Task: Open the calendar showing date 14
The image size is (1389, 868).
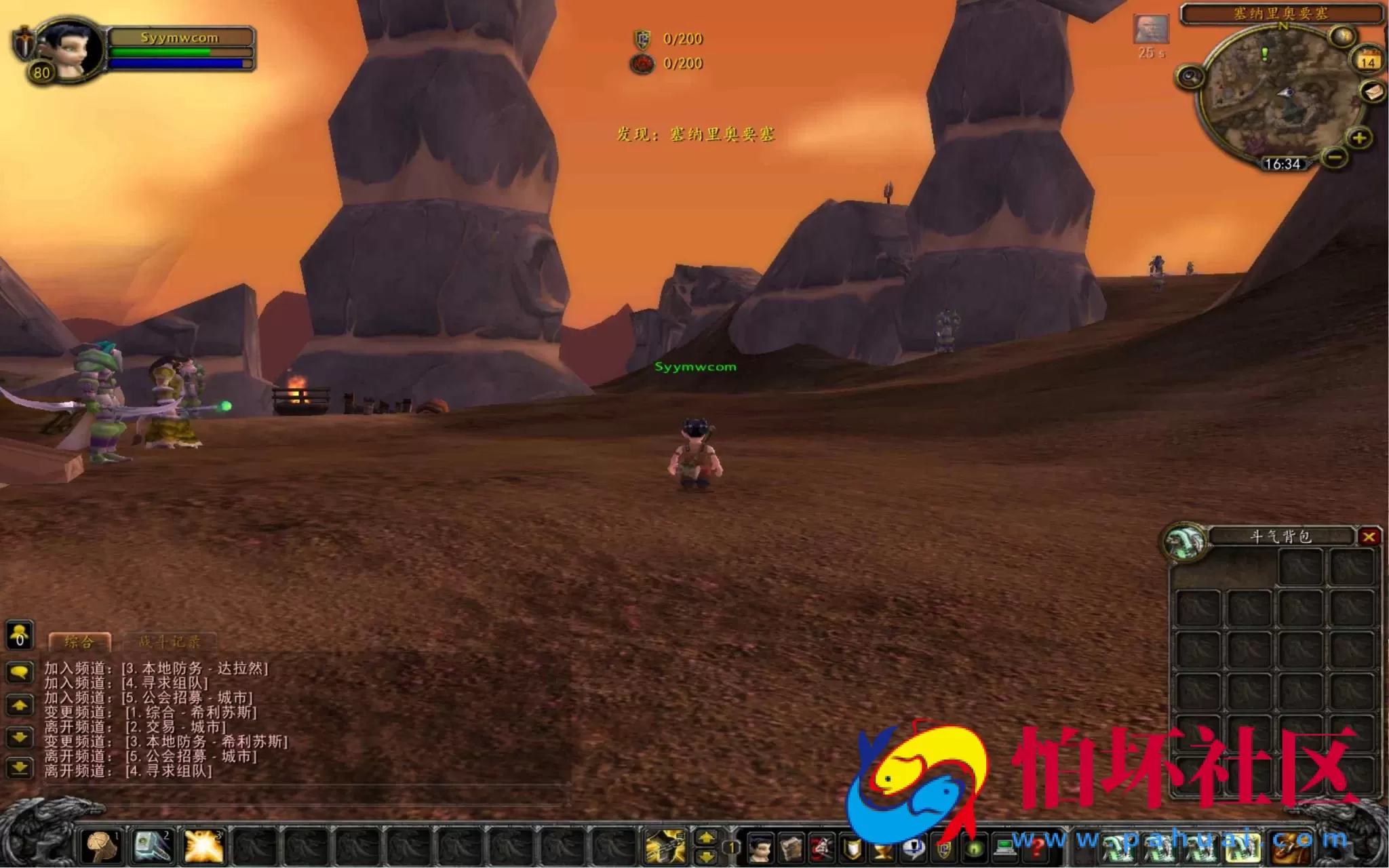Action: [x=1369, y=60]
